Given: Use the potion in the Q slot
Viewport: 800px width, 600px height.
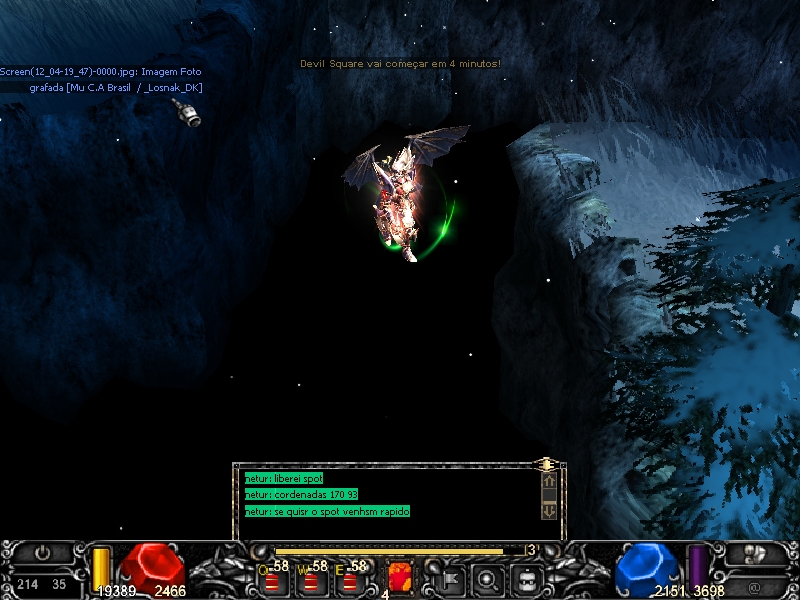Looking at the screenshot, I should 271,578.
